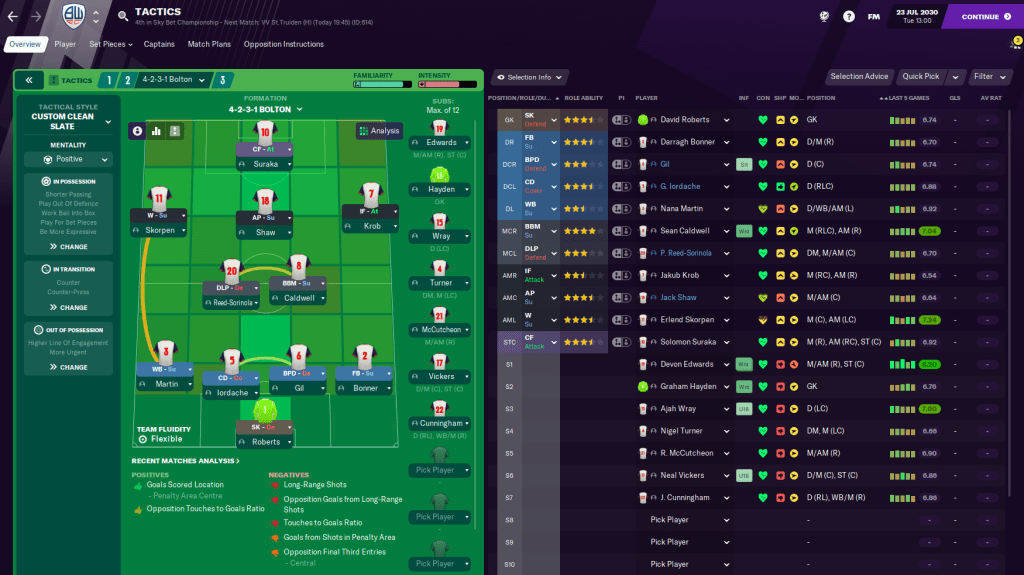Open the Set Pieces dropdown tab

tap(110, 44)
